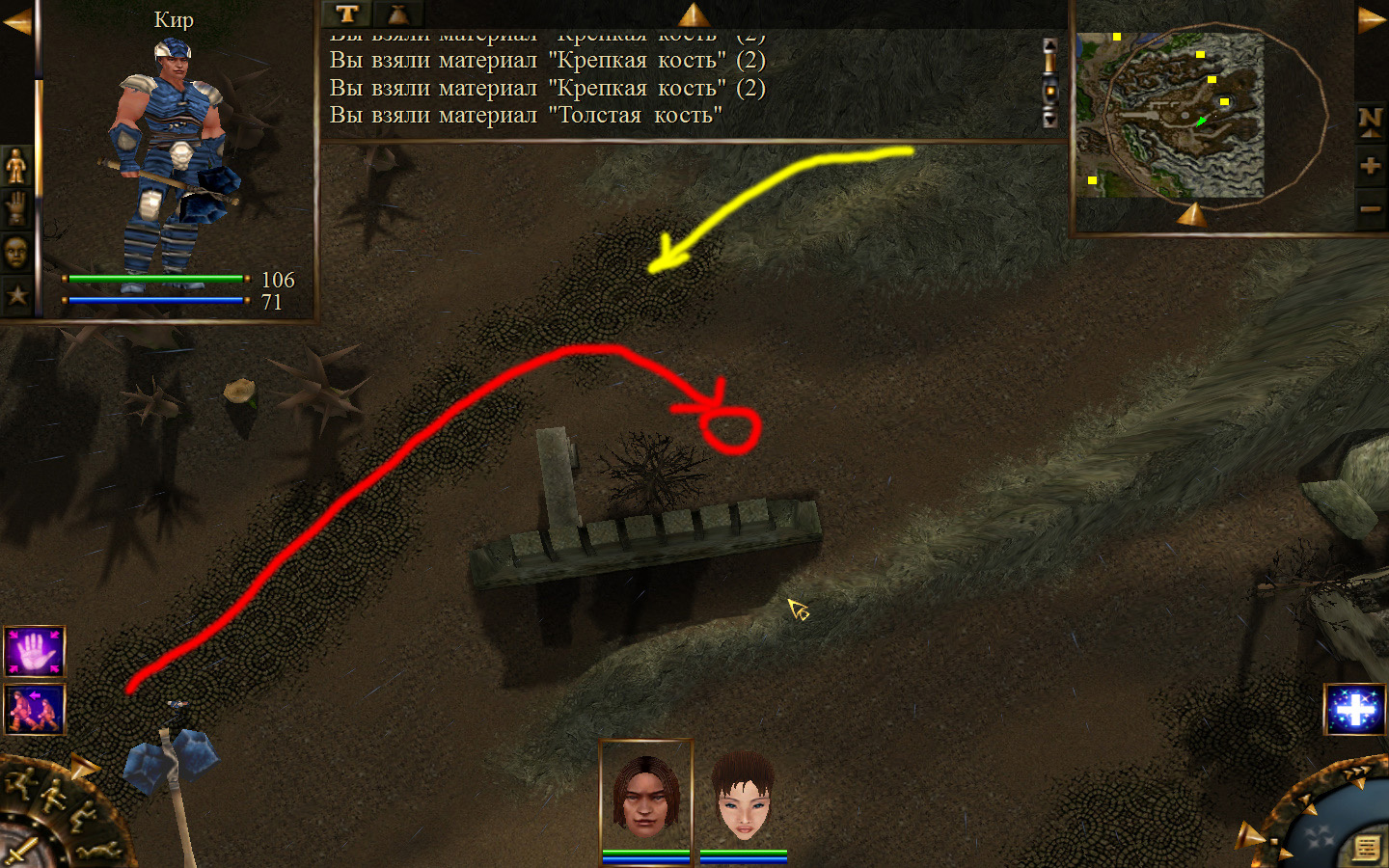Zoom out the minimap with minus button
This screenshot has width=1389, height=868.
pos(1370,209)
